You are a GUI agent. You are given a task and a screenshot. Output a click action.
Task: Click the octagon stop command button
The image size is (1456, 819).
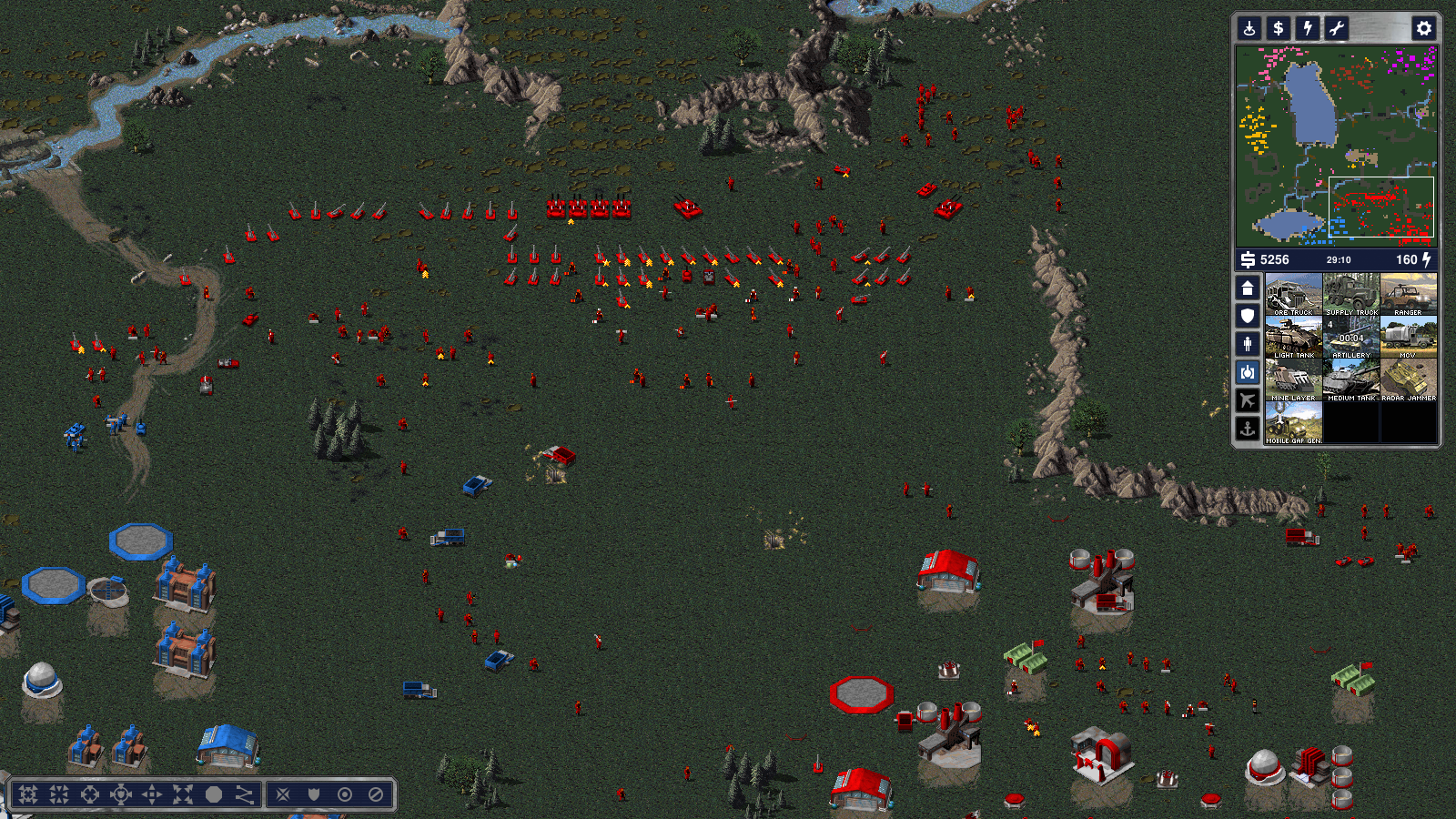(x=214, y=794)
